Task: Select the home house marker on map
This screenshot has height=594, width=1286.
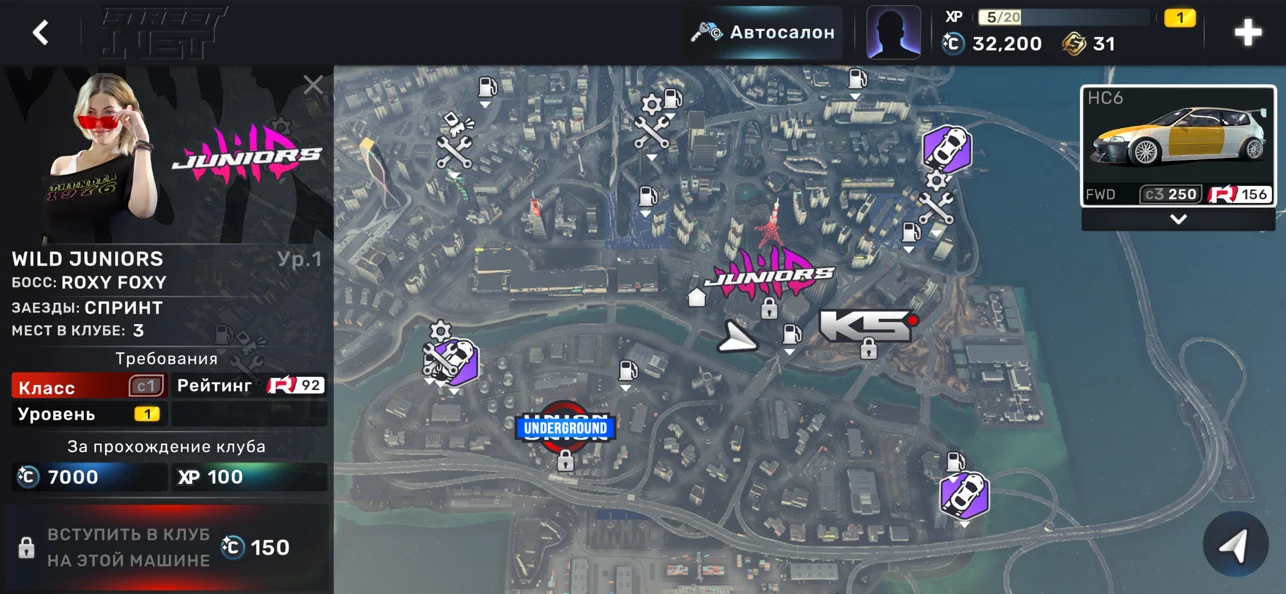Action: coord(697,296)
